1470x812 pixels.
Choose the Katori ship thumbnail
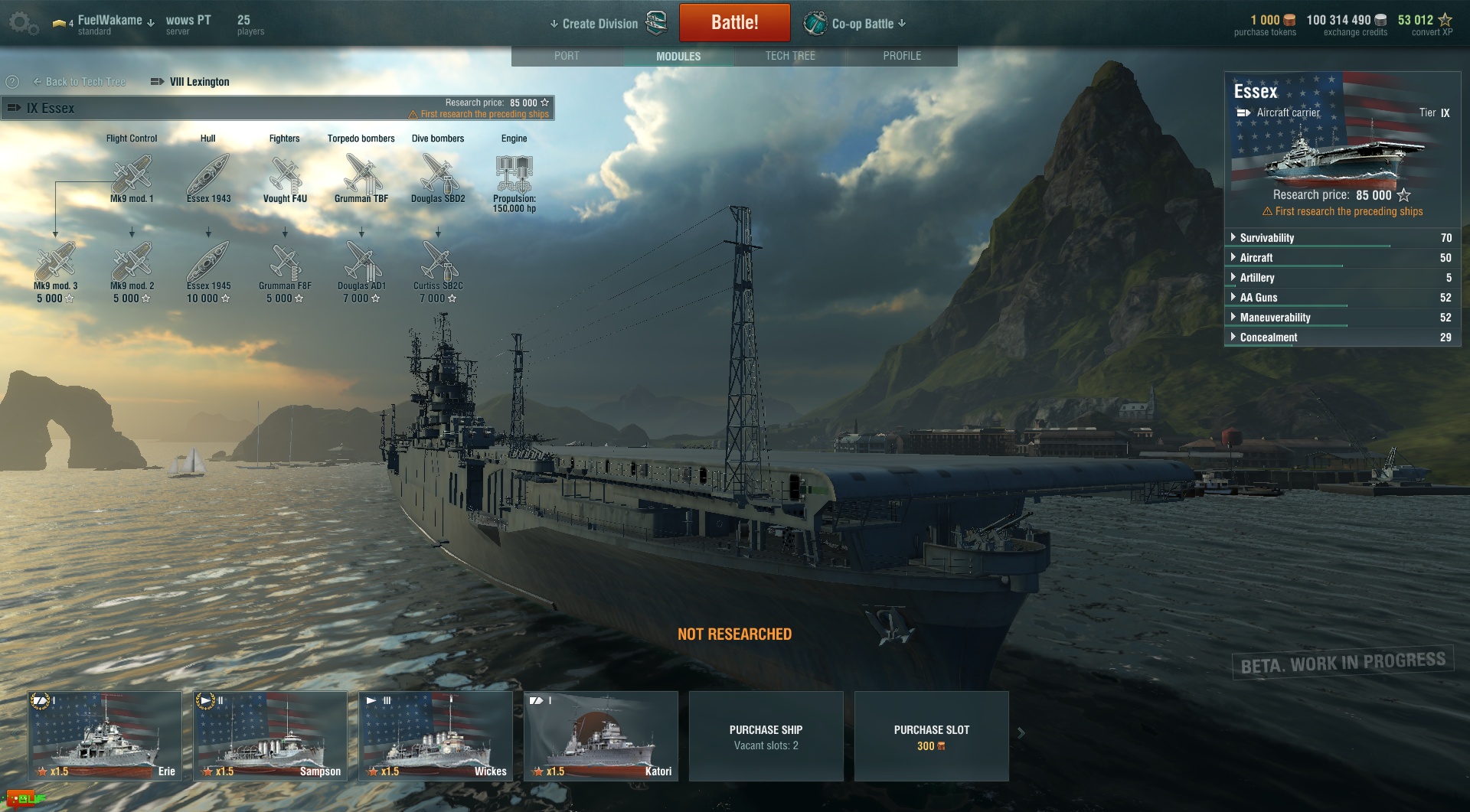601,735
